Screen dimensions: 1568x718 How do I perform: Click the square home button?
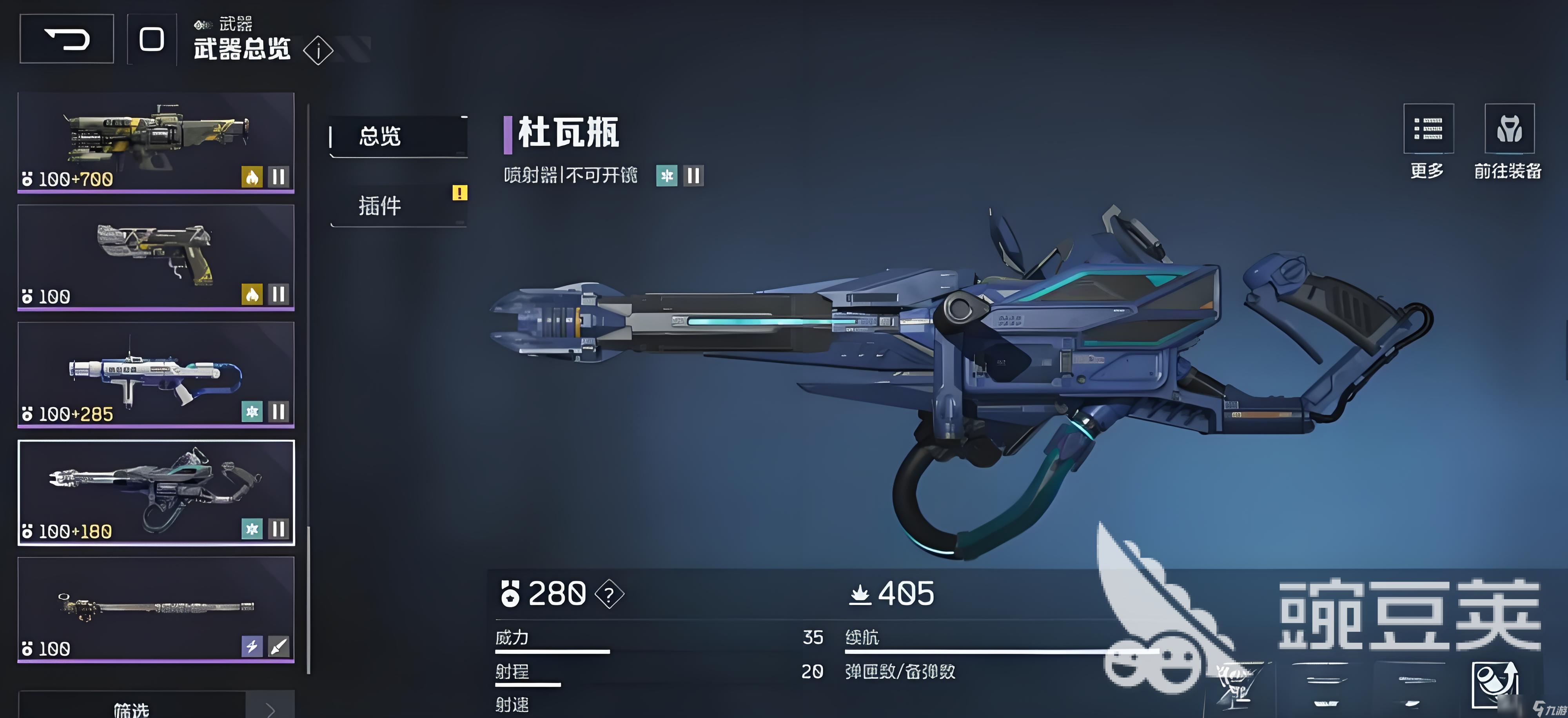[152, 40]
